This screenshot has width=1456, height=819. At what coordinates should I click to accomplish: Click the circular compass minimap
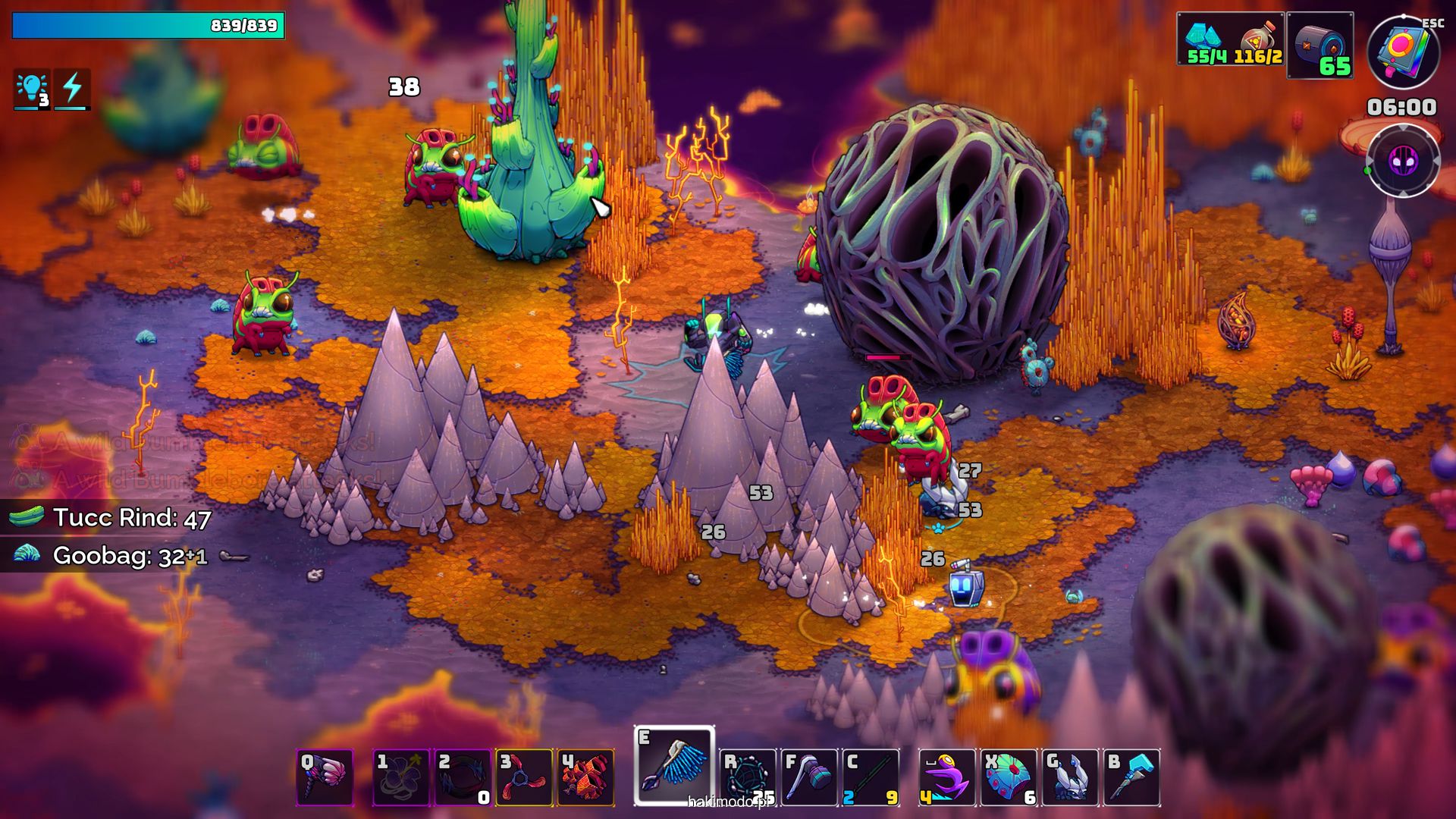pos(1403,161)
